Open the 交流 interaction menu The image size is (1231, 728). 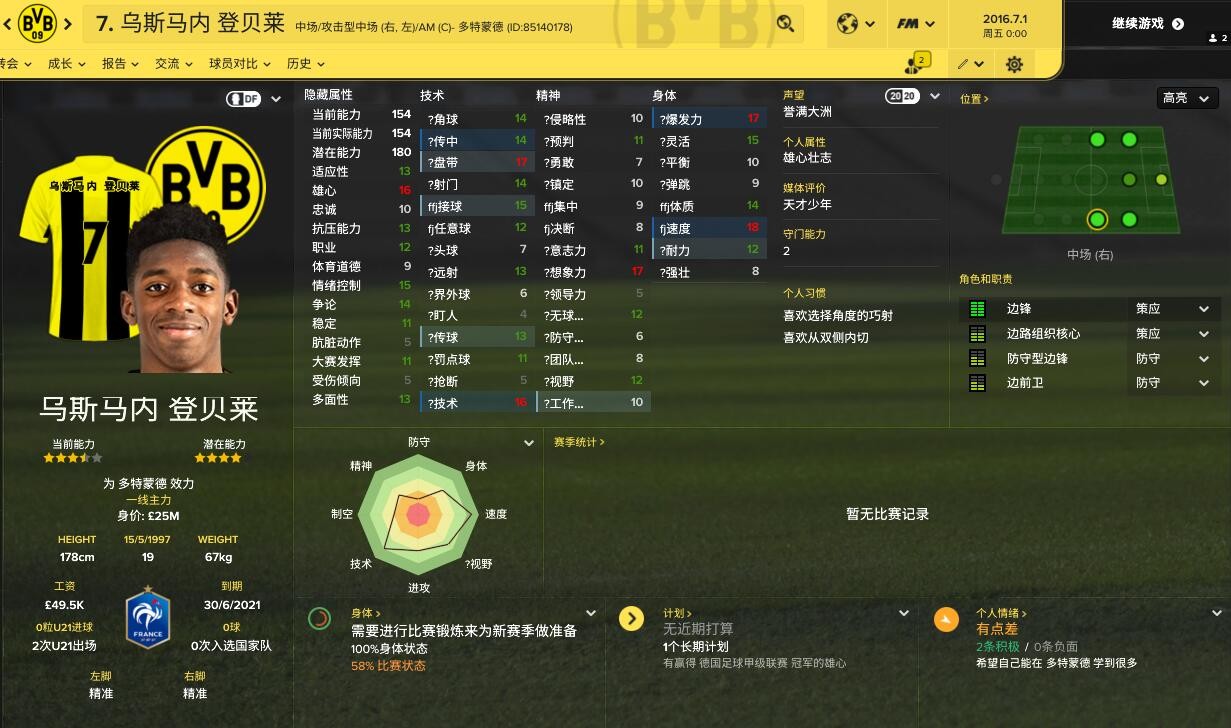pos(173,64)
